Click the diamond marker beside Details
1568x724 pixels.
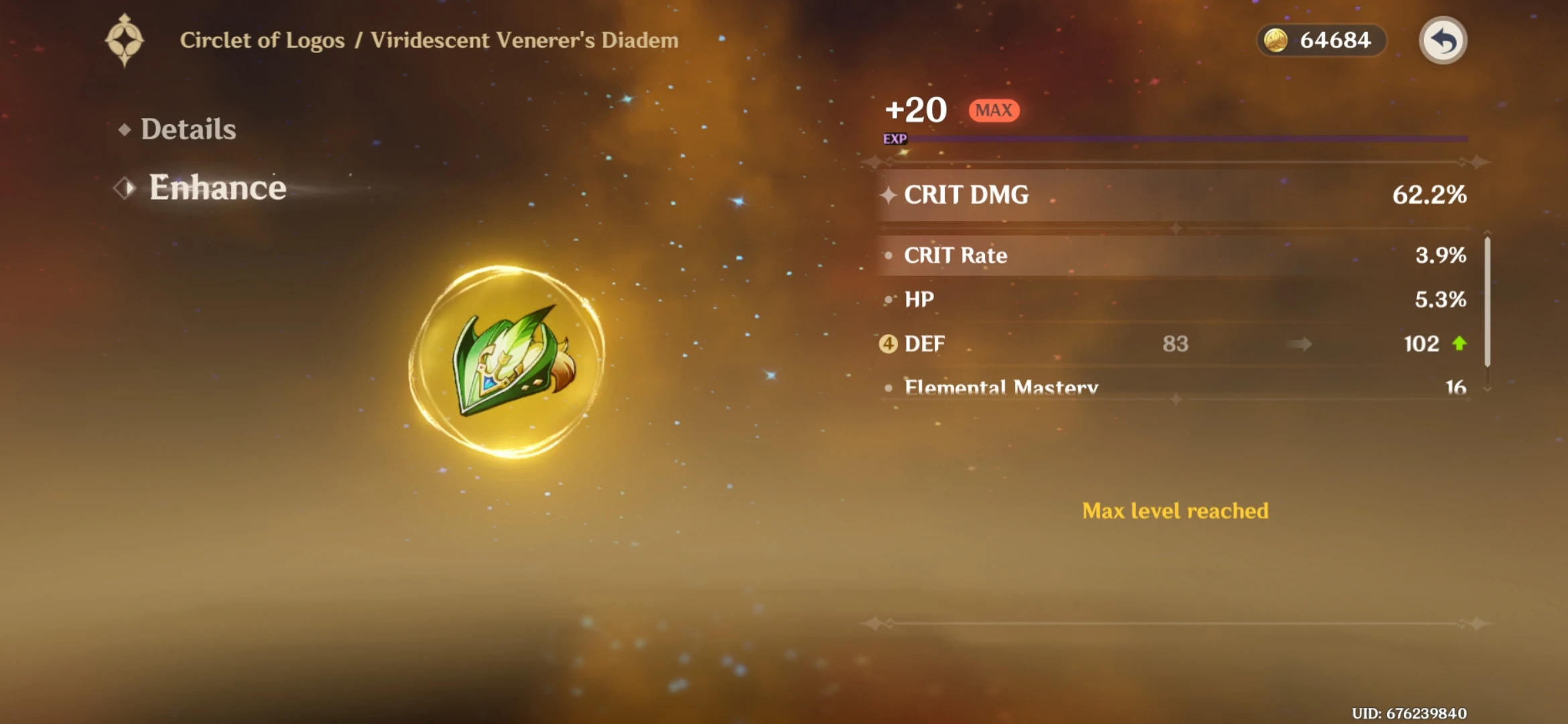(x=125, y=129)
